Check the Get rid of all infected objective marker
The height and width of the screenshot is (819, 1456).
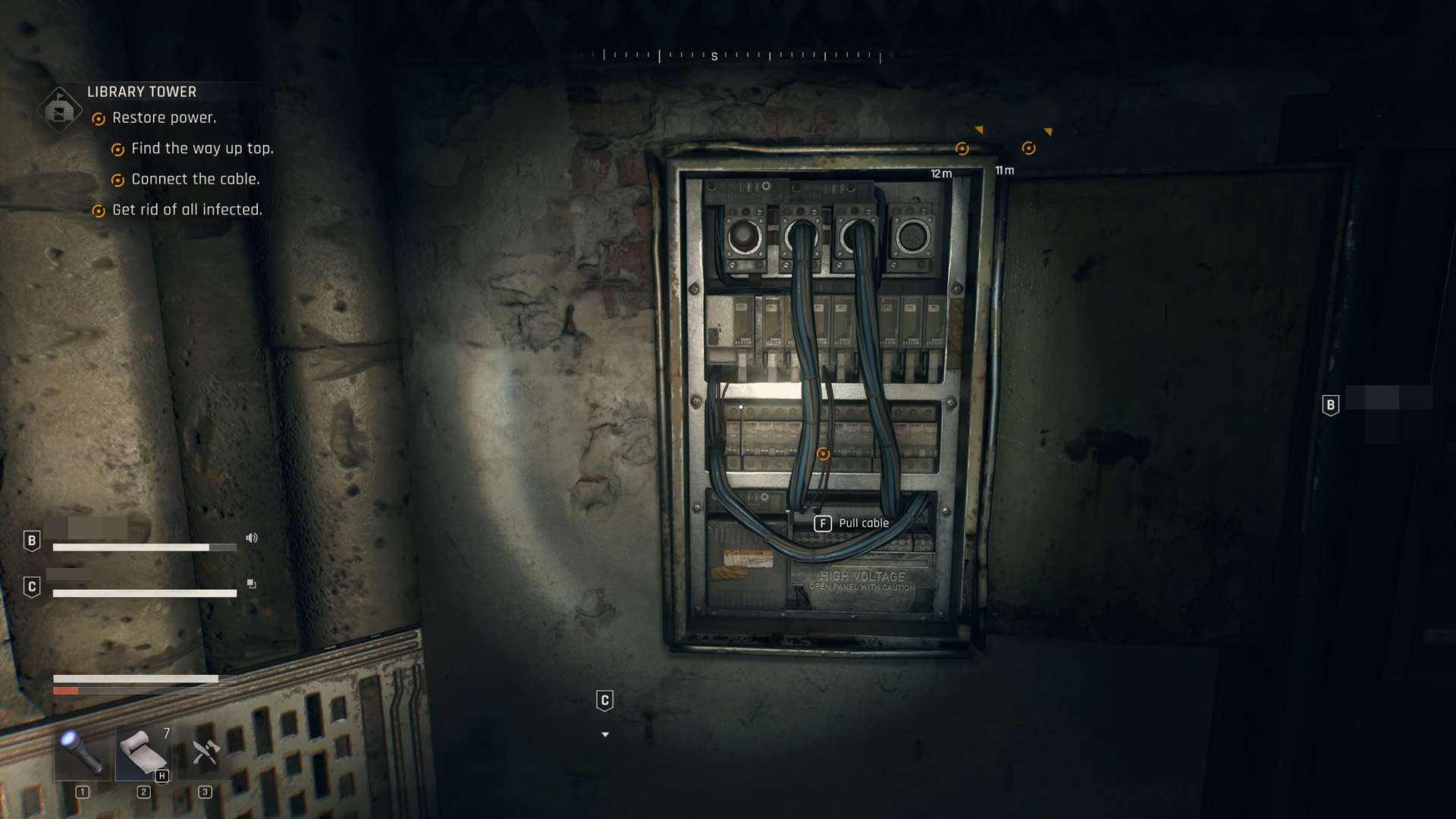(99, 210)
